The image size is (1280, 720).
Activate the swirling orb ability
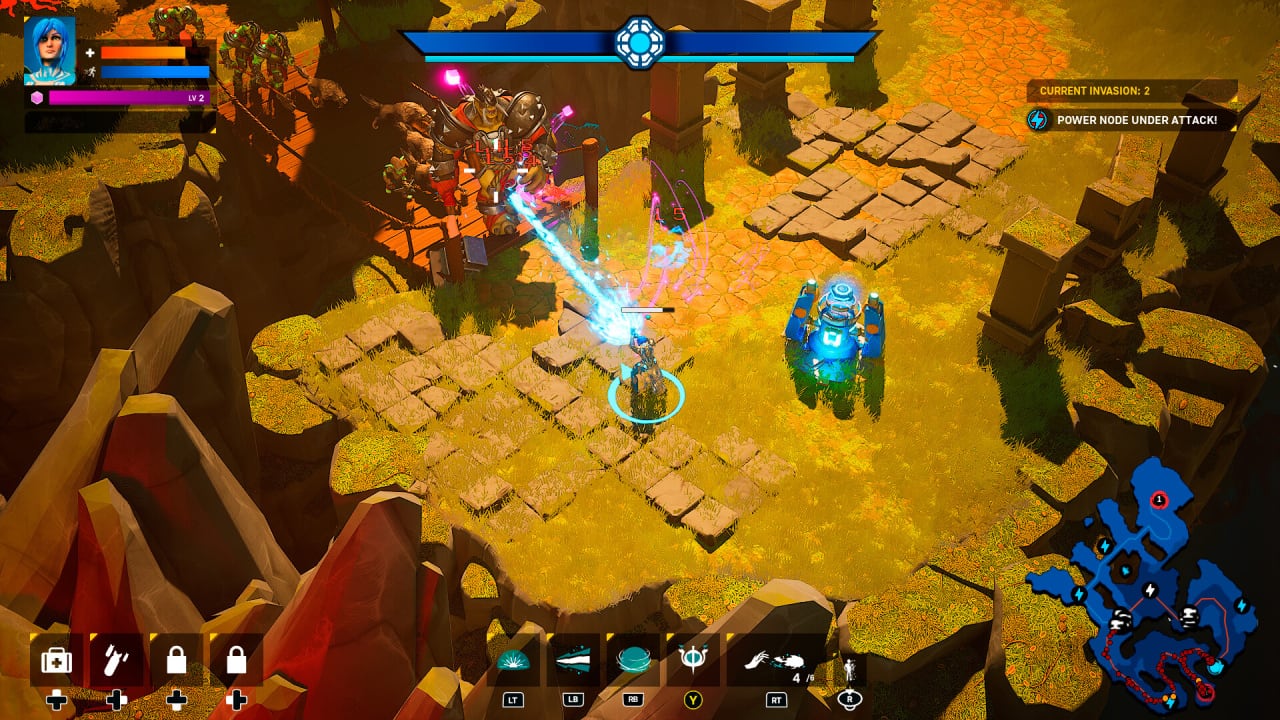click(x=632, y=660)
